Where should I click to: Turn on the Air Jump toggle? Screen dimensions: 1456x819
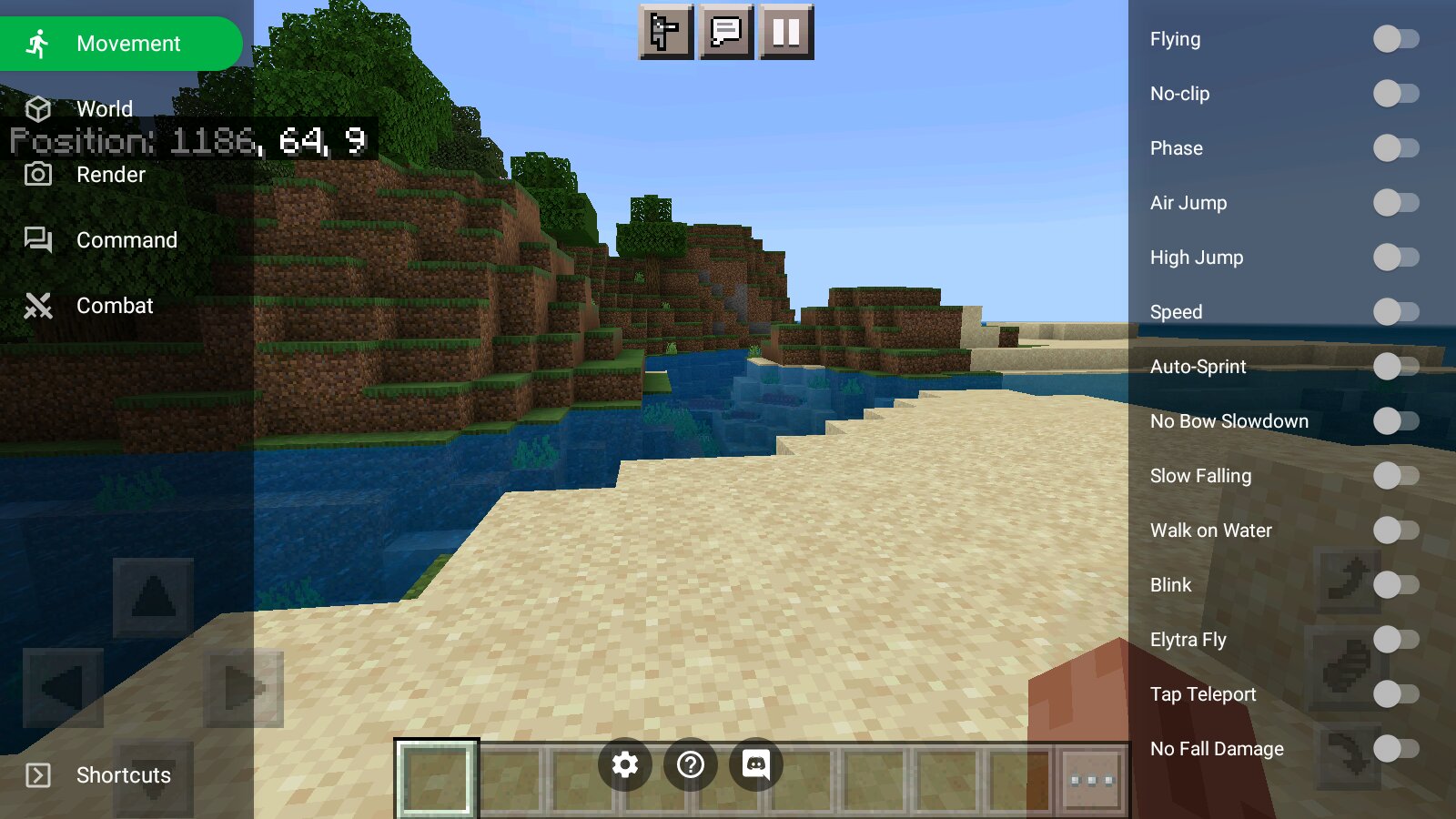click(x=1395, y=203)
